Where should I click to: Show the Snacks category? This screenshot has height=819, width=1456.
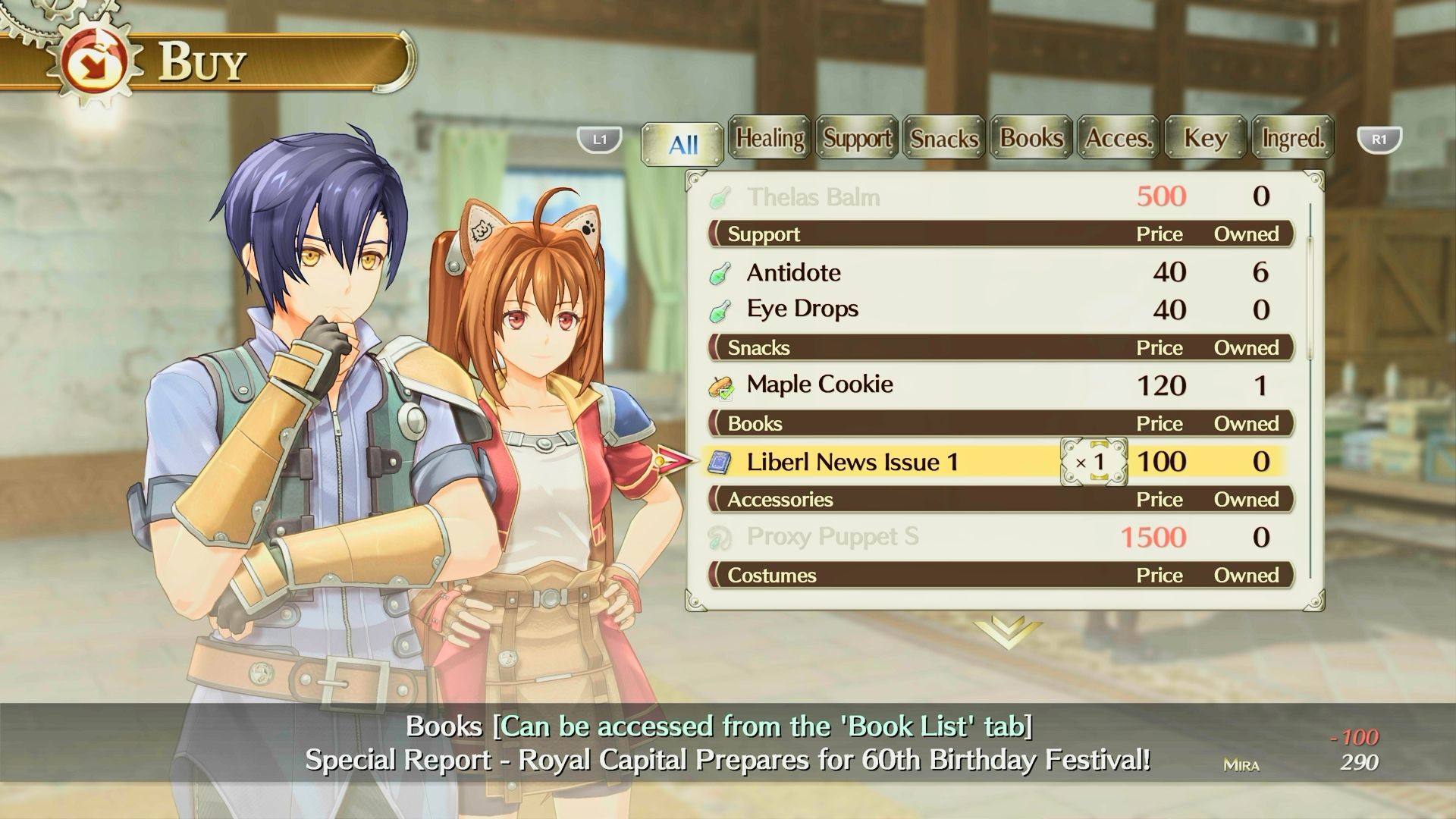tap(944, 138)
